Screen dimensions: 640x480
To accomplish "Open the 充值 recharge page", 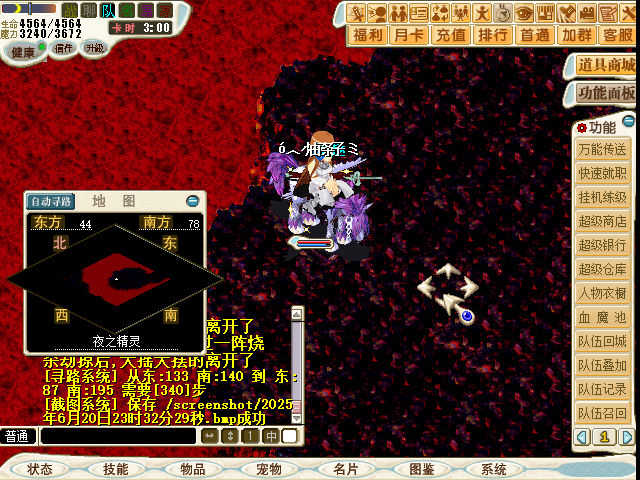I will (x=451, y=35).
